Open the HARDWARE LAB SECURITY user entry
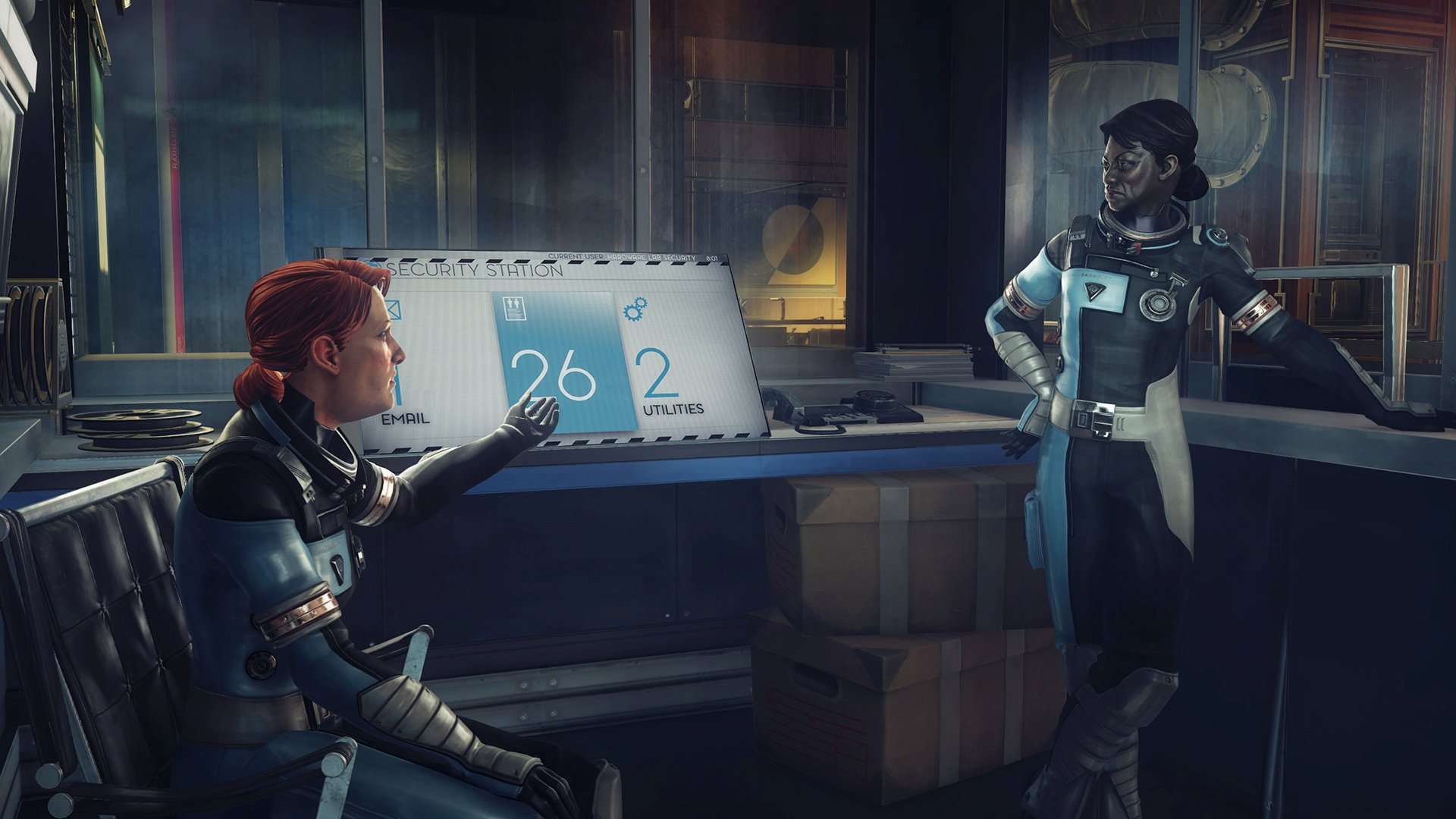The height and width of the screenshot is (819, 1456). (x=651, y=257)
